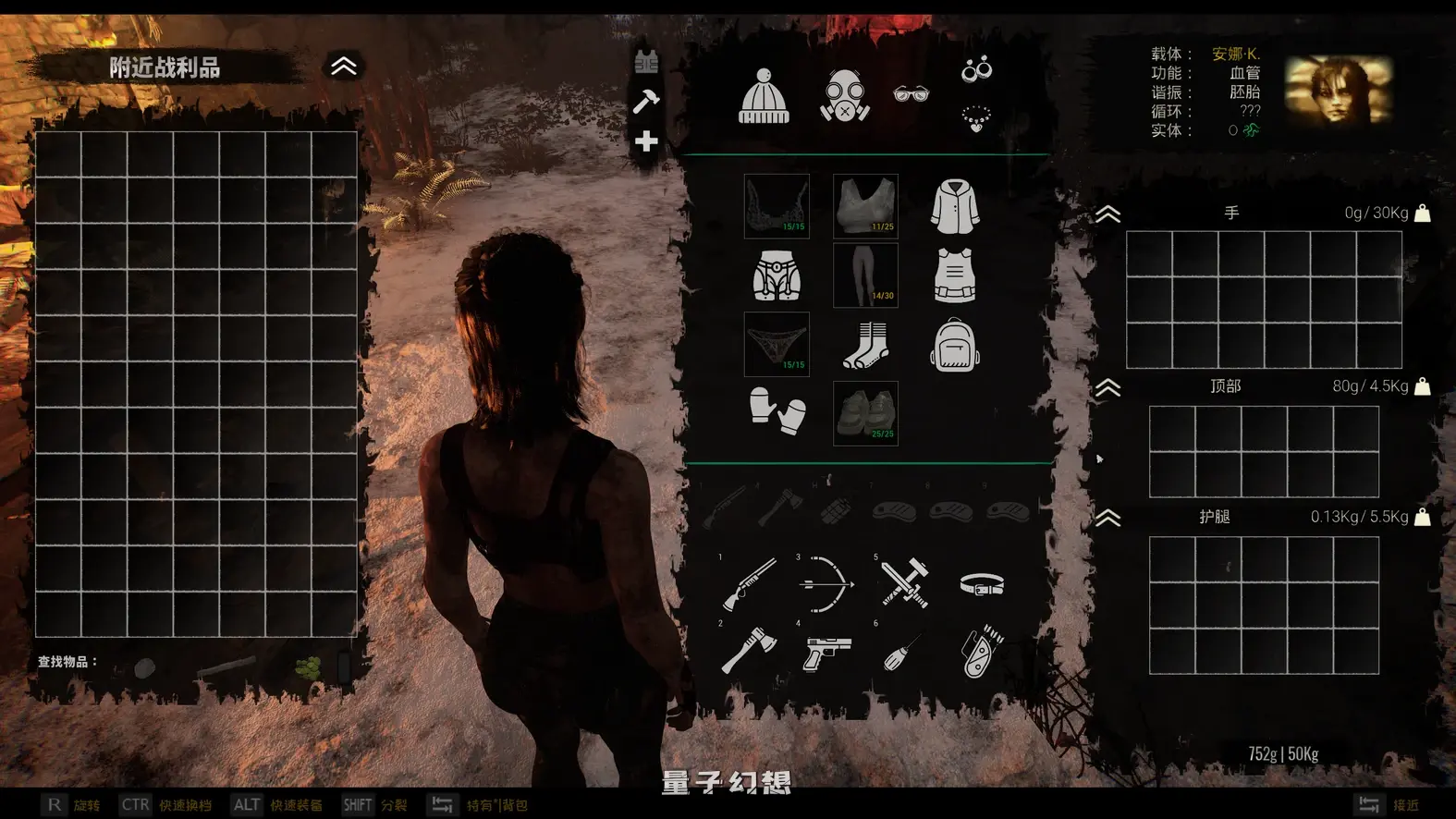
Task: Collapse the 护腿 leggings container
Action: click(1107, 518)
